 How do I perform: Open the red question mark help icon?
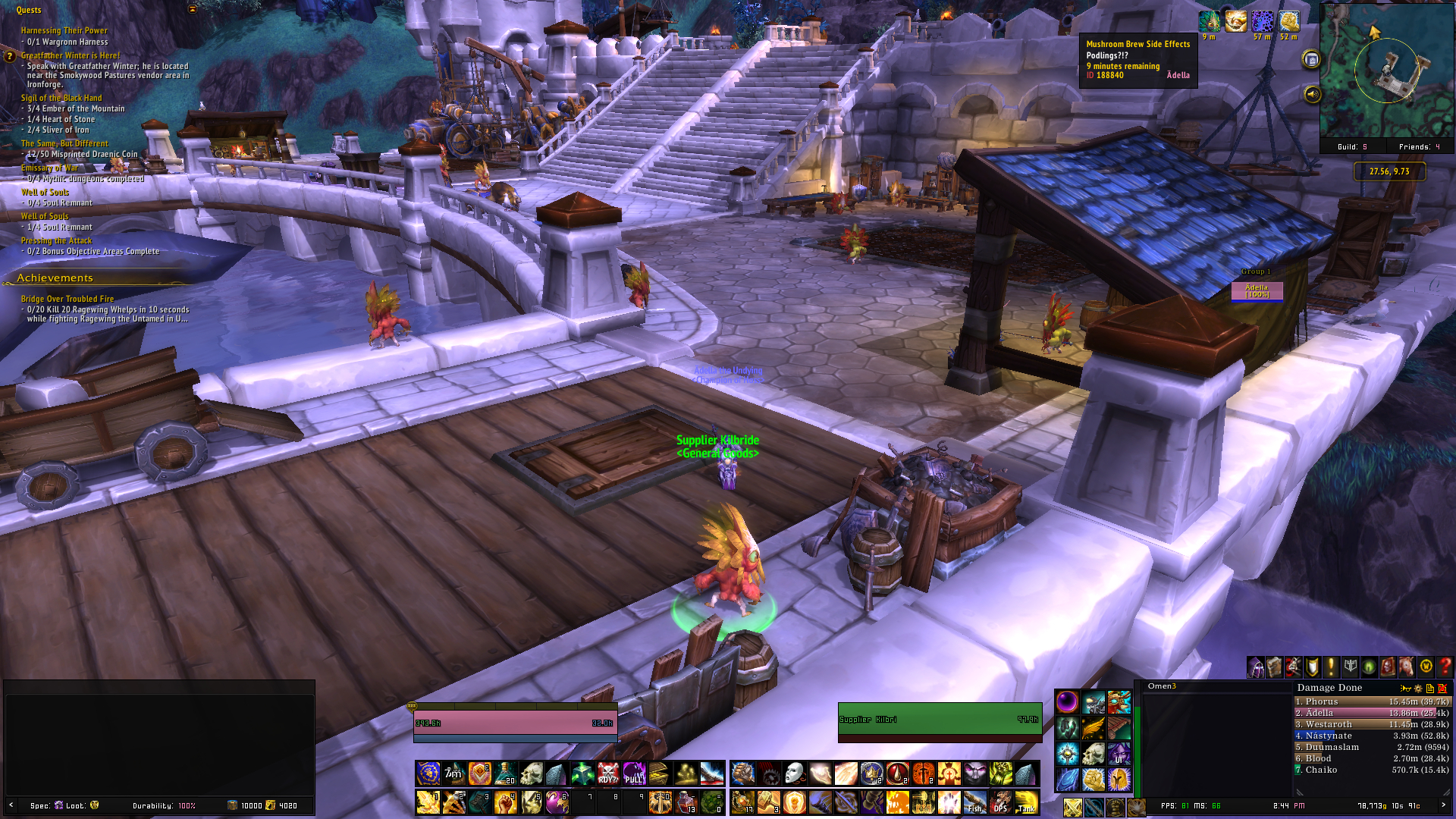click(1445, 667)
